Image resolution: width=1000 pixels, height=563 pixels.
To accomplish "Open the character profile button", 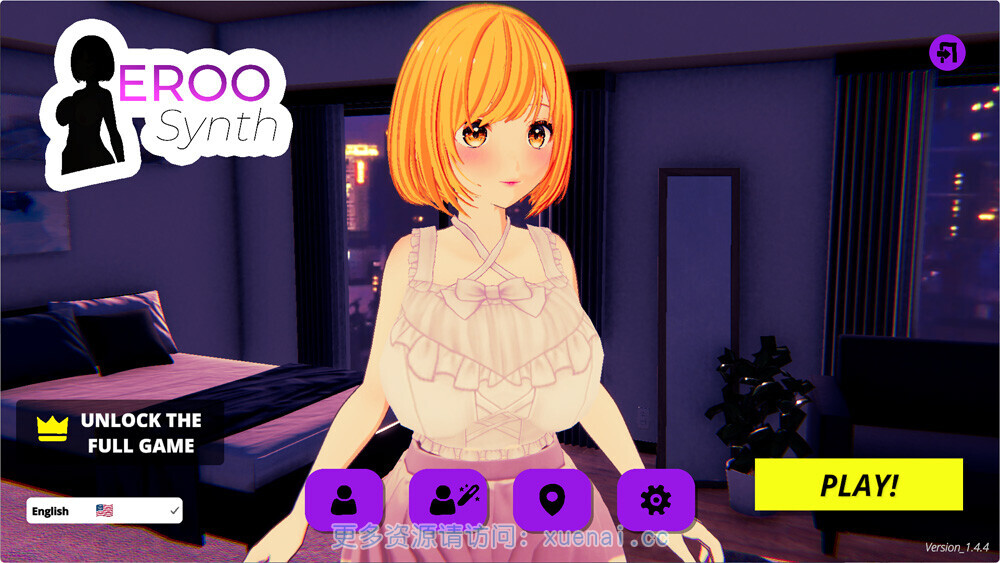I will 344,499.
